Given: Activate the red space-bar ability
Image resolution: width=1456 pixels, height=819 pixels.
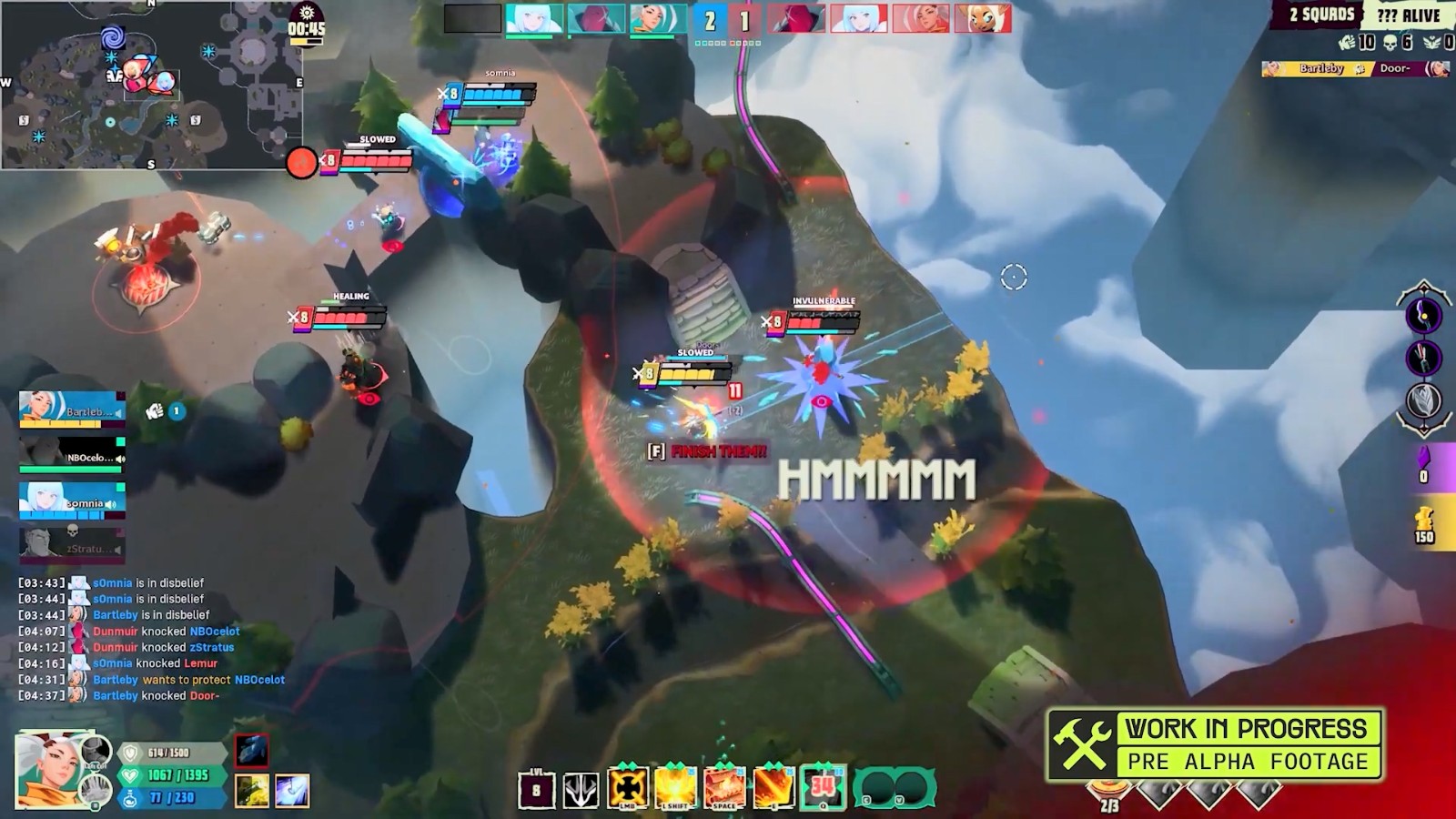Looking at the screenshot, I should [724, 787].
